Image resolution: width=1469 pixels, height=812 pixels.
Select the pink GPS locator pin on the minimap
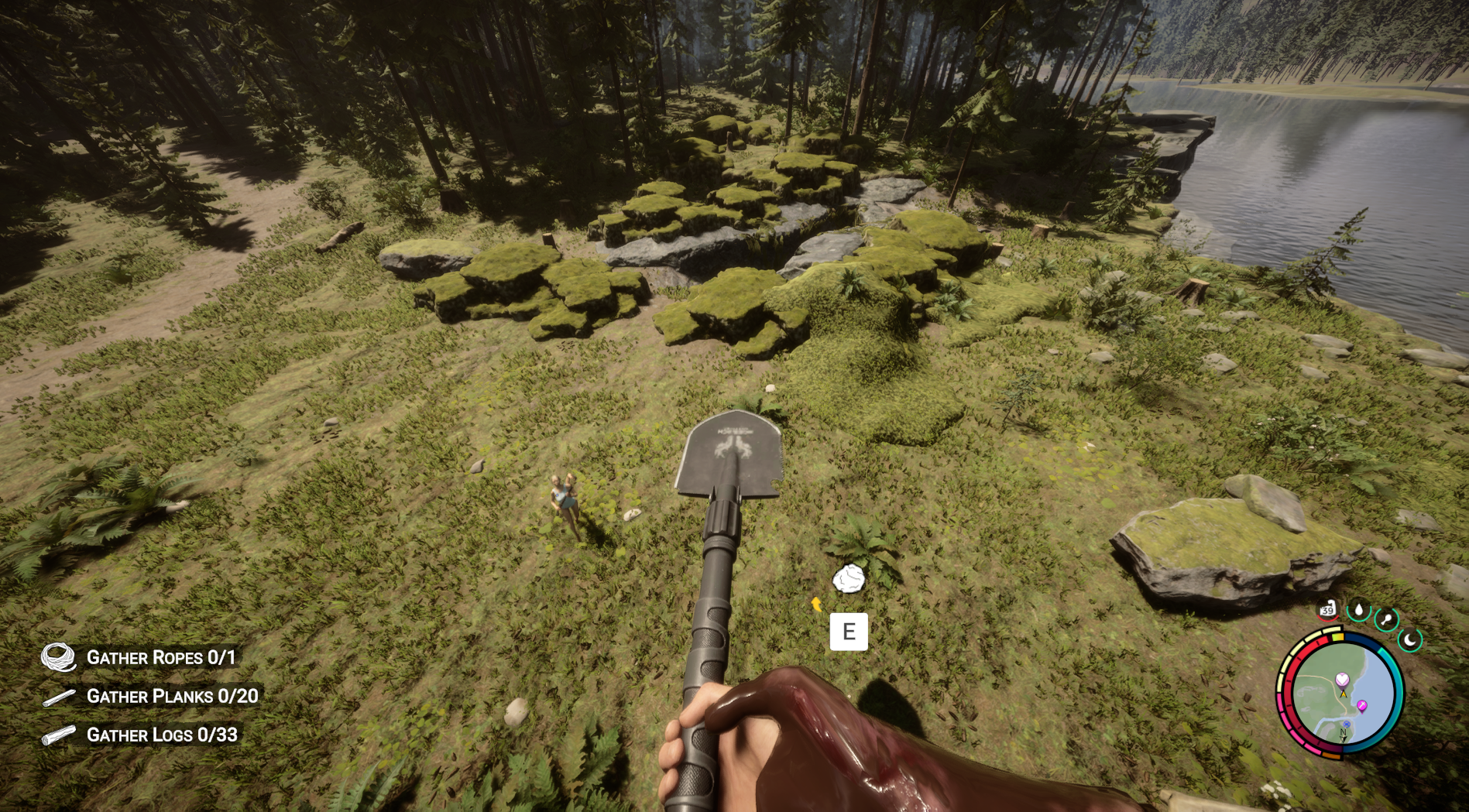(1362, 705)
